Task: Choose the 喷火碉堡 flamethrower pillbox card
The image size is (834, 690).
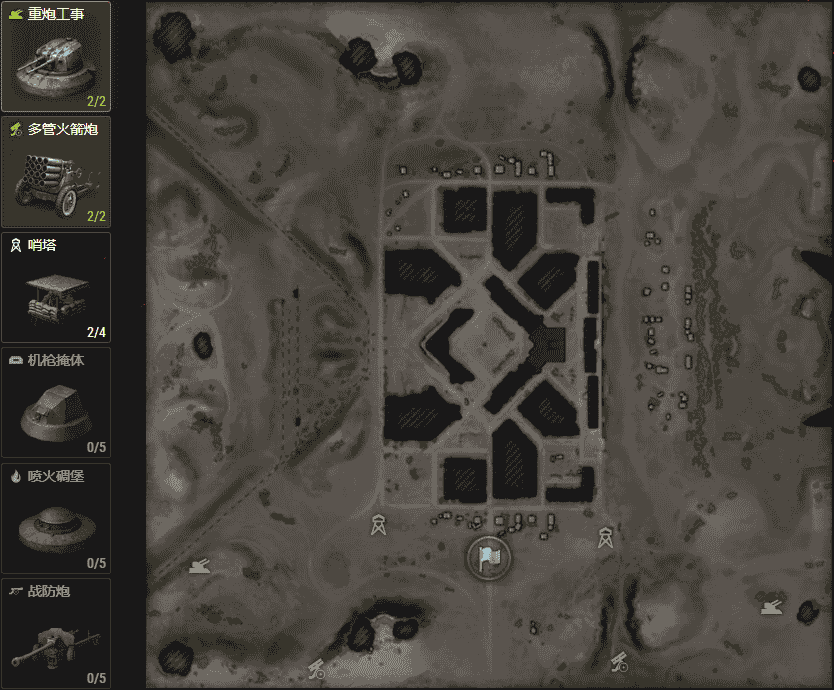Action: (56, 518)
